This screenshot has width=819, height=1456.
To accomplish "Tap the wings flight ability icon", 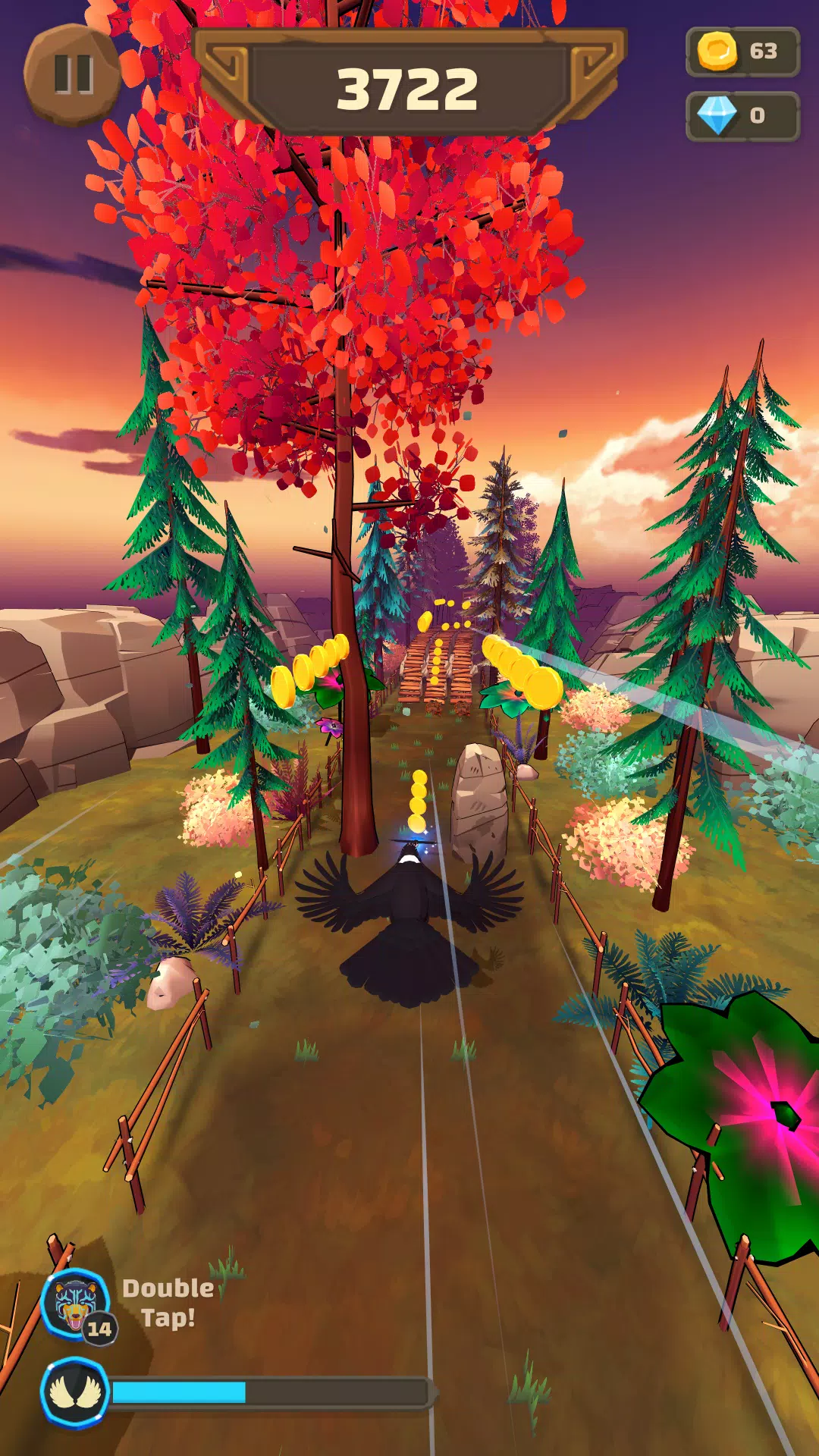I will click(74, 1392).
